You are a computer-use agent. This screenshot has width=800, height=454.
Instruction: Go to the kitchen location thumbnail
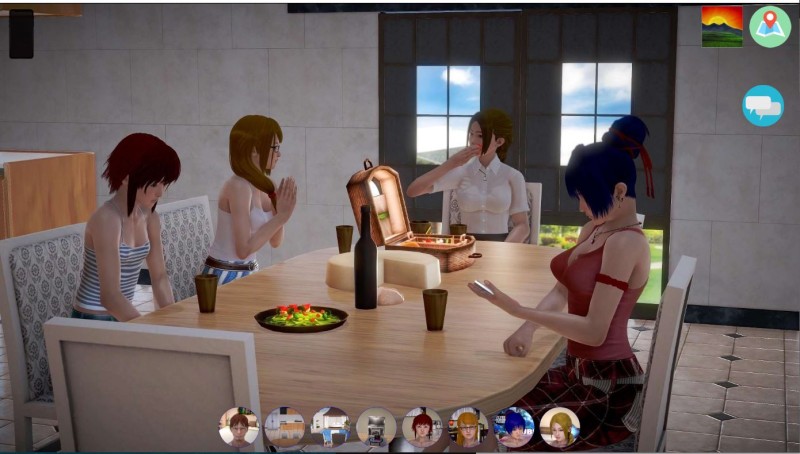pyautogui.click(x=285, y=427)
